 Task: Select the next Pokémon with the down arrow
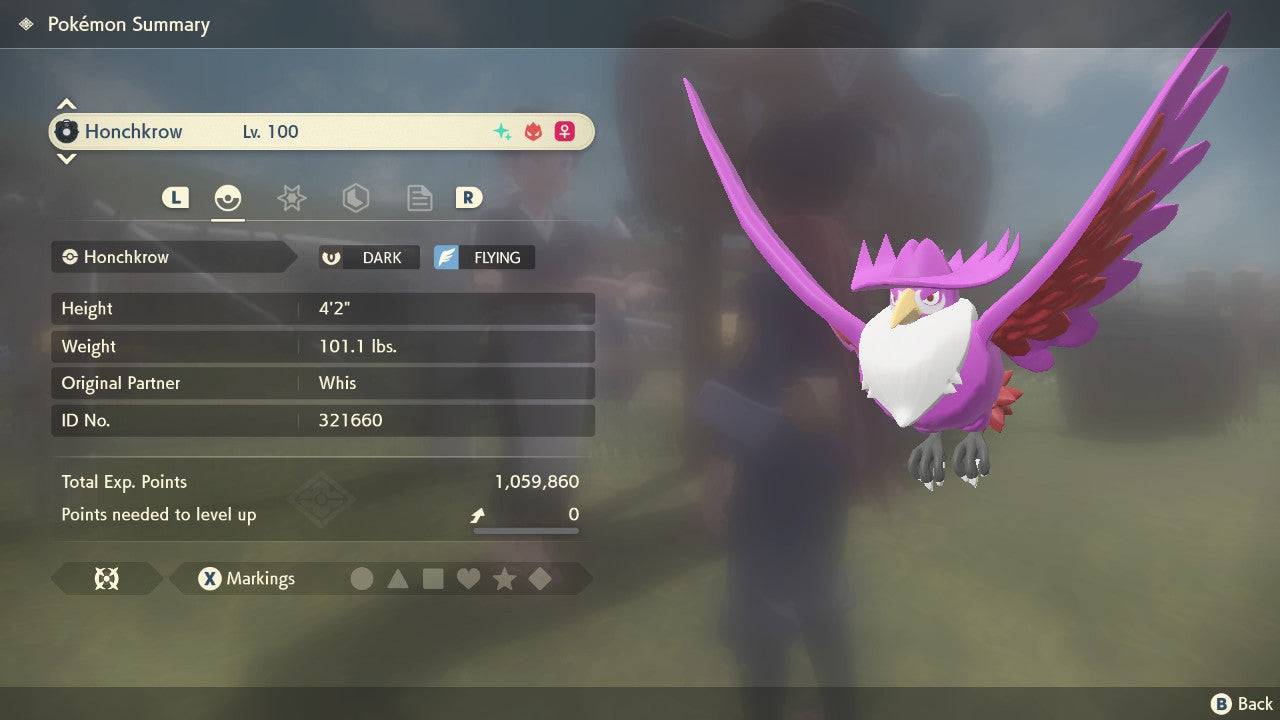[66, 158]
